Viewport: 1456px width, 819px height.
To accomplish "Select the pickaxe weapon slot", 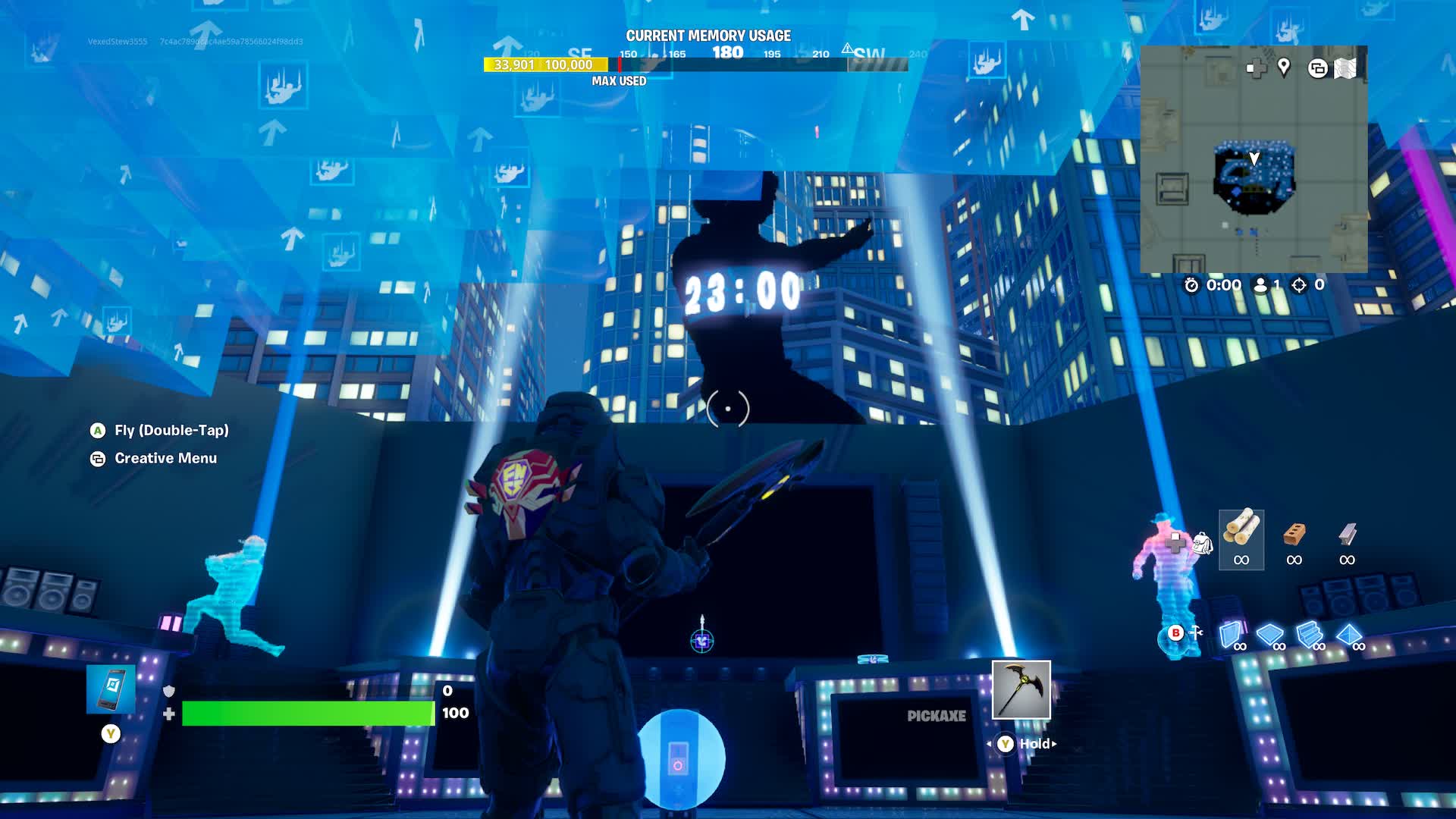I will tap(1021, 690).
